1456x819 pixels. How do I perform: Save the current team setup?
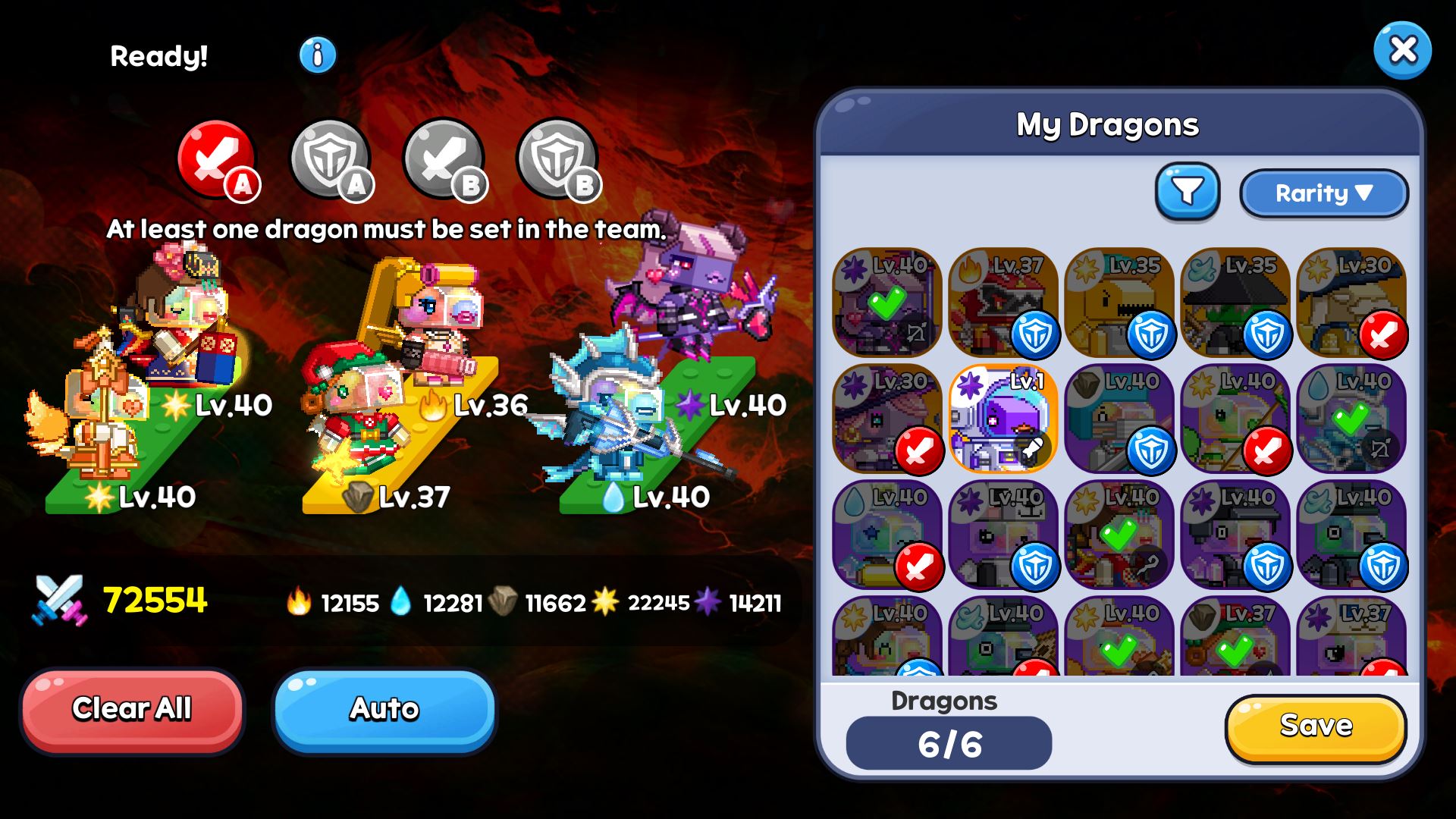1316,726
